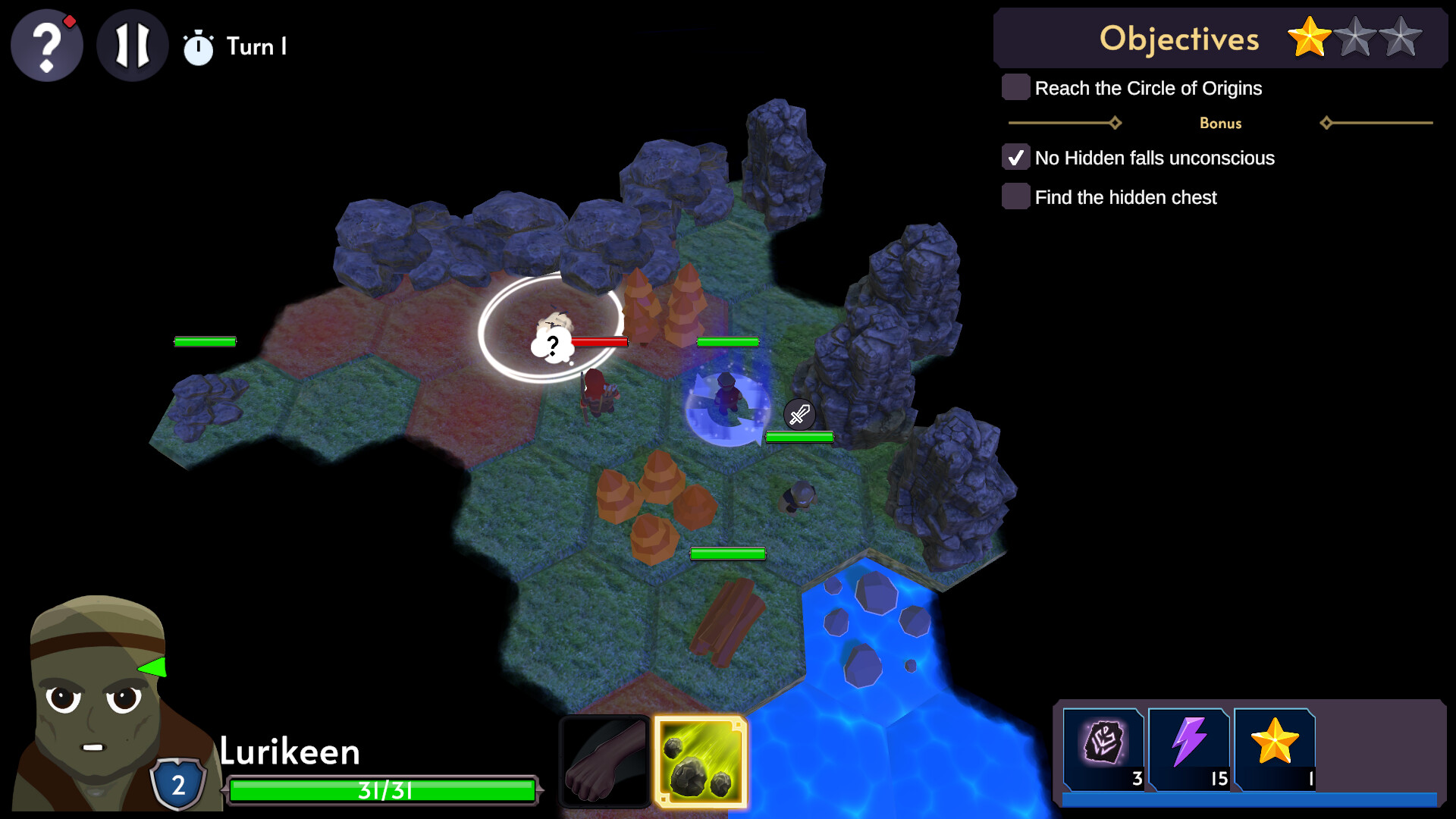1456x819 pixels.
Task: Uncheck No Hidden falls unconscious
Action: coord(1016,157)
